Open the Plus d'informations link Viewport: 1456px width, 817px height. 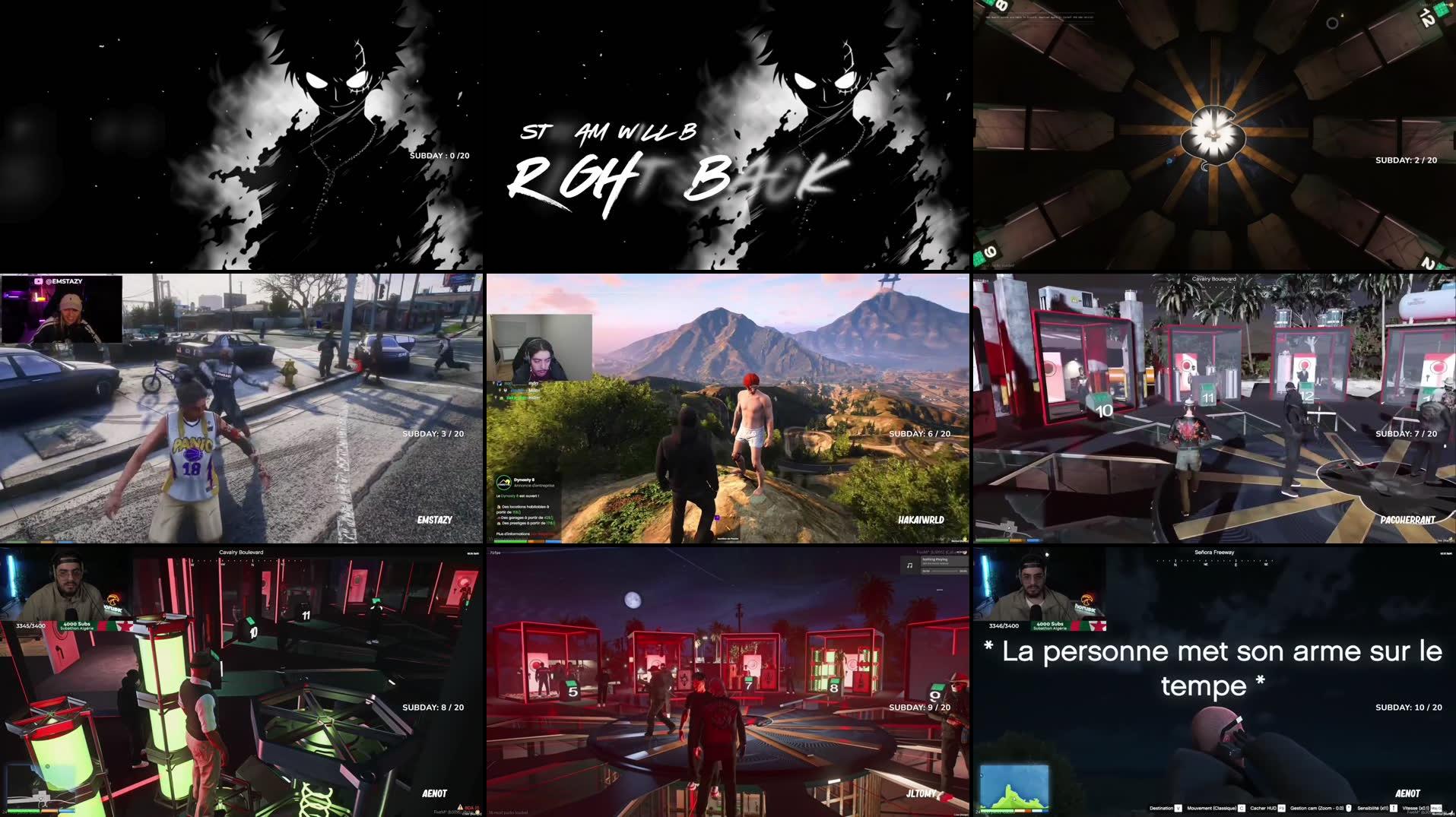pos(512,534)
